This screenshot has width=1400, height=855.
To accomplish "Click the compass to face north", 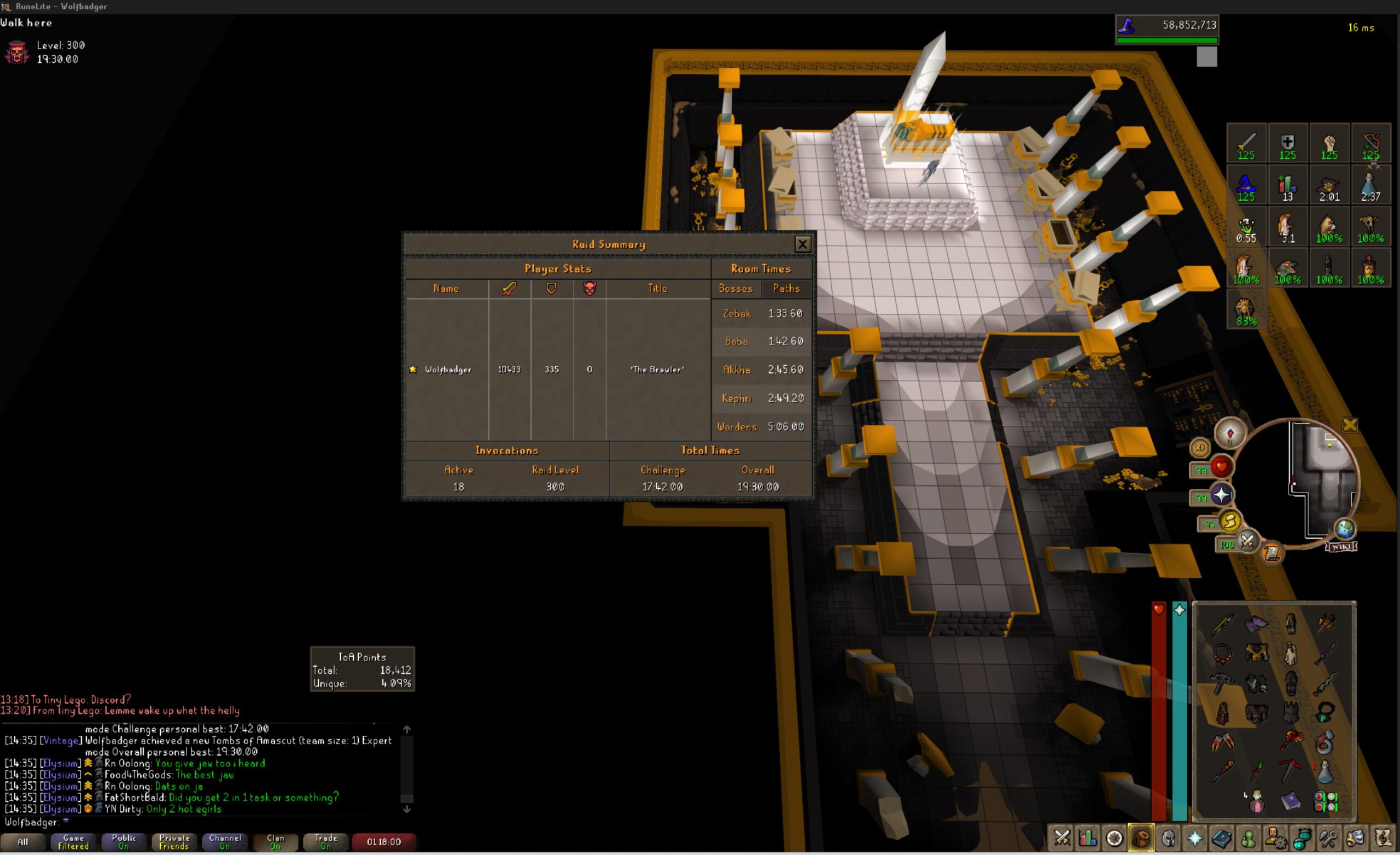I will (x=1230, y=434).
